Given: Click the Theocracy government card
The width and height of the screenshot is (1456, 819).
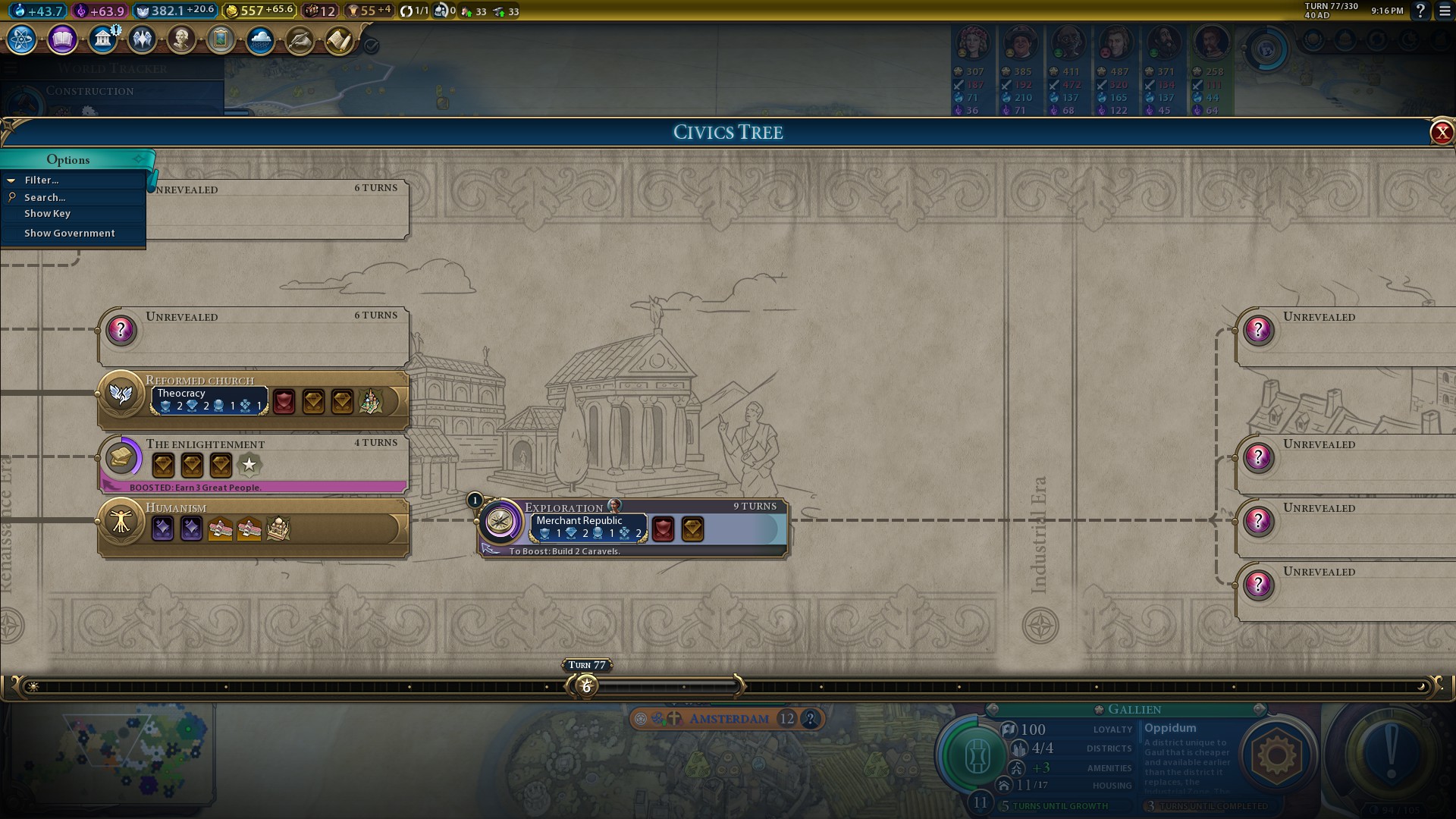Looking at the screenshot, I should (210, 400).
